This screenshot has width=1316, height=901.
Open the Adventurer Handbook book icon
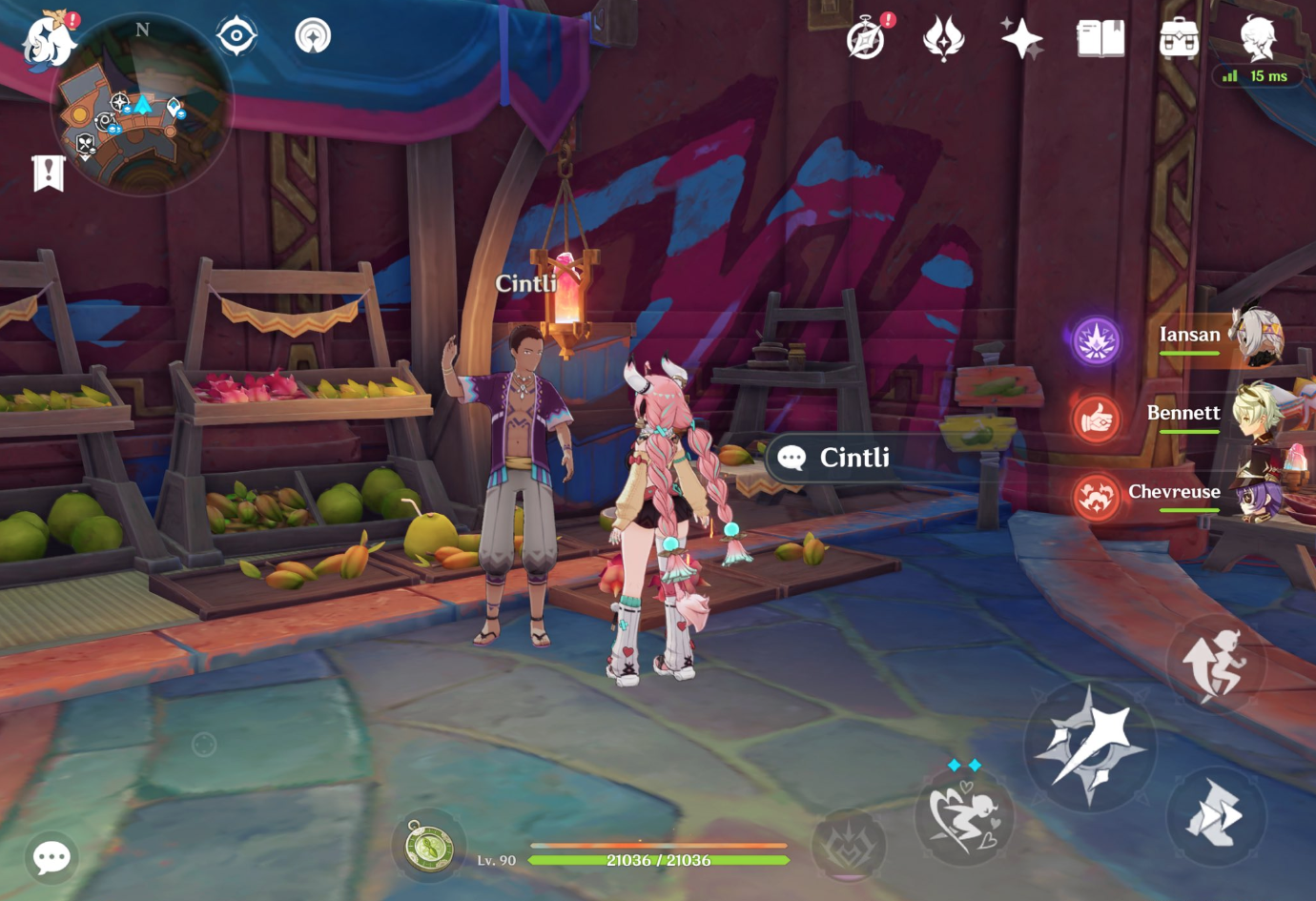pyautogui.click(x=1100, y=39)
